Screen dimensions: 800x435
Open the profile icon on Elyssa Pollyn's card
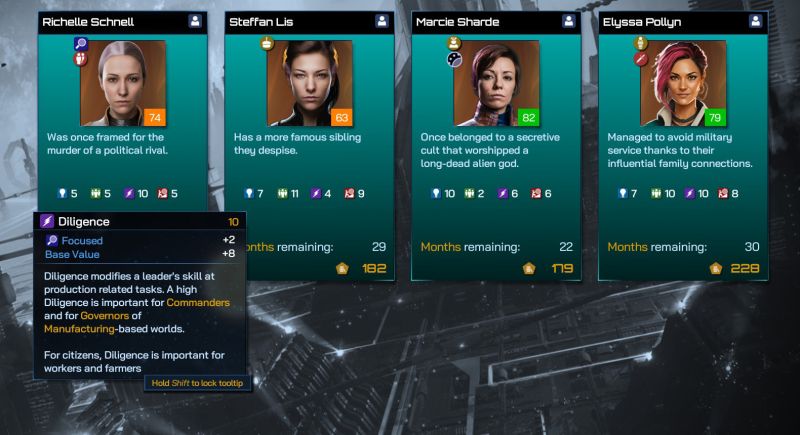pyautogui.click(x=756, y=21)
